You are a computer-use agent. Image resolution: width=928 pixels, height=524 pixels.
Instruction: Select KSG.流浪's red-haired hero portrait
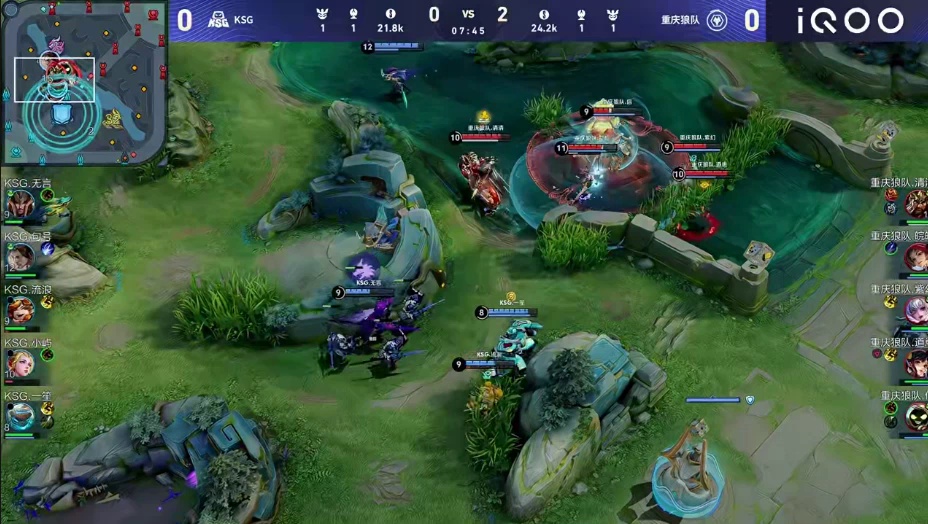tap(18, 311)
